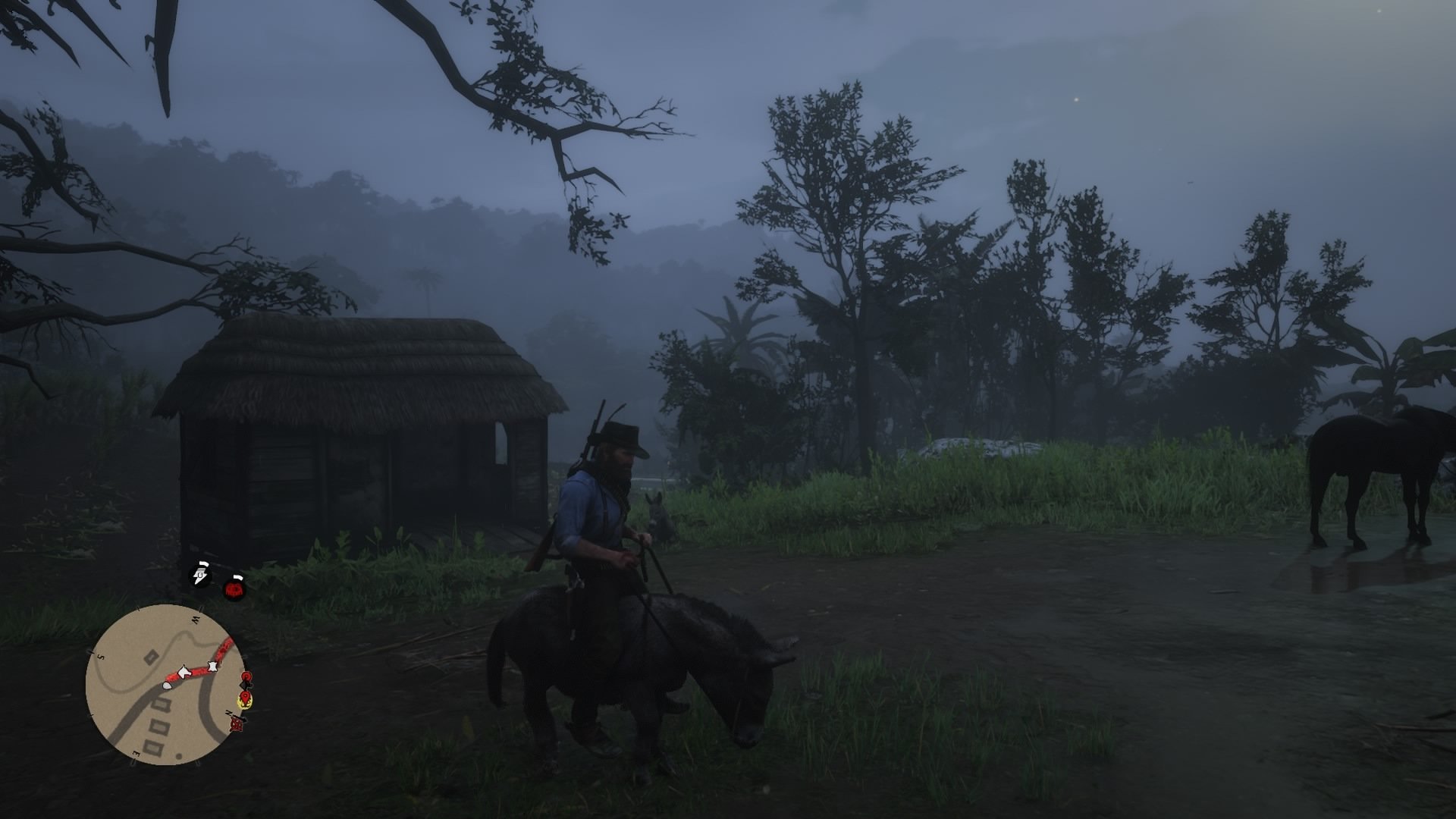The image size is (1456, 819).
Task: Select the white player arrow on the minimap
Action: (166, 685)
